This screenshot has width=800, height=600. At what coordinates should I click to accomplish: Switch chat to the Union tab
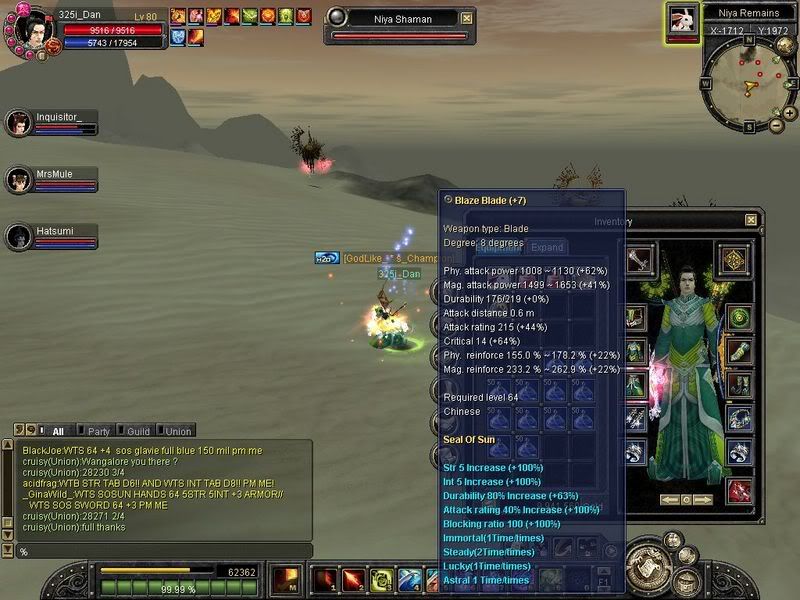pyautogui.click(x=177, y=431)
